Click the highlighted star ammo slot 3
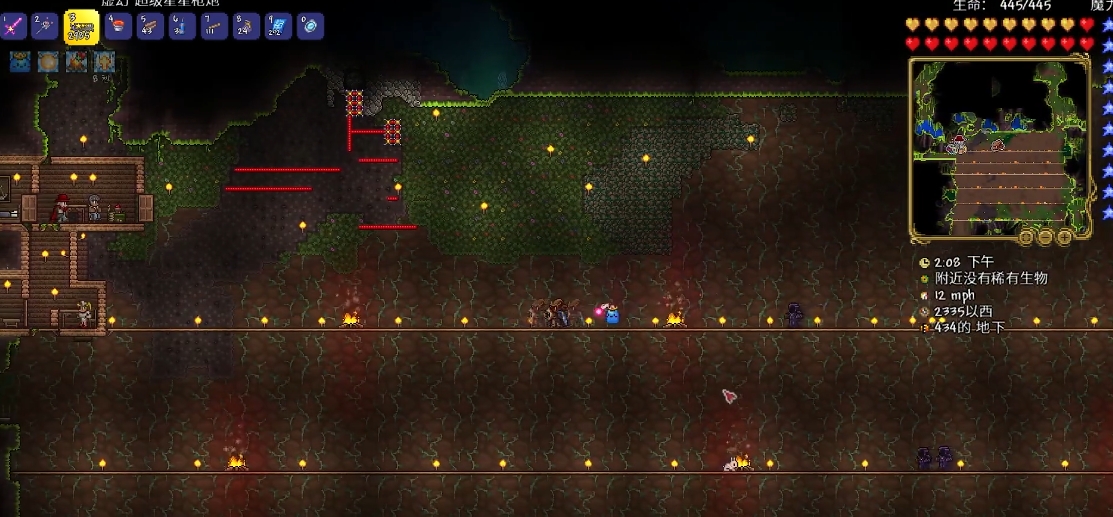This screenshot has width=1113, height=517. click(x=81, y=27)
